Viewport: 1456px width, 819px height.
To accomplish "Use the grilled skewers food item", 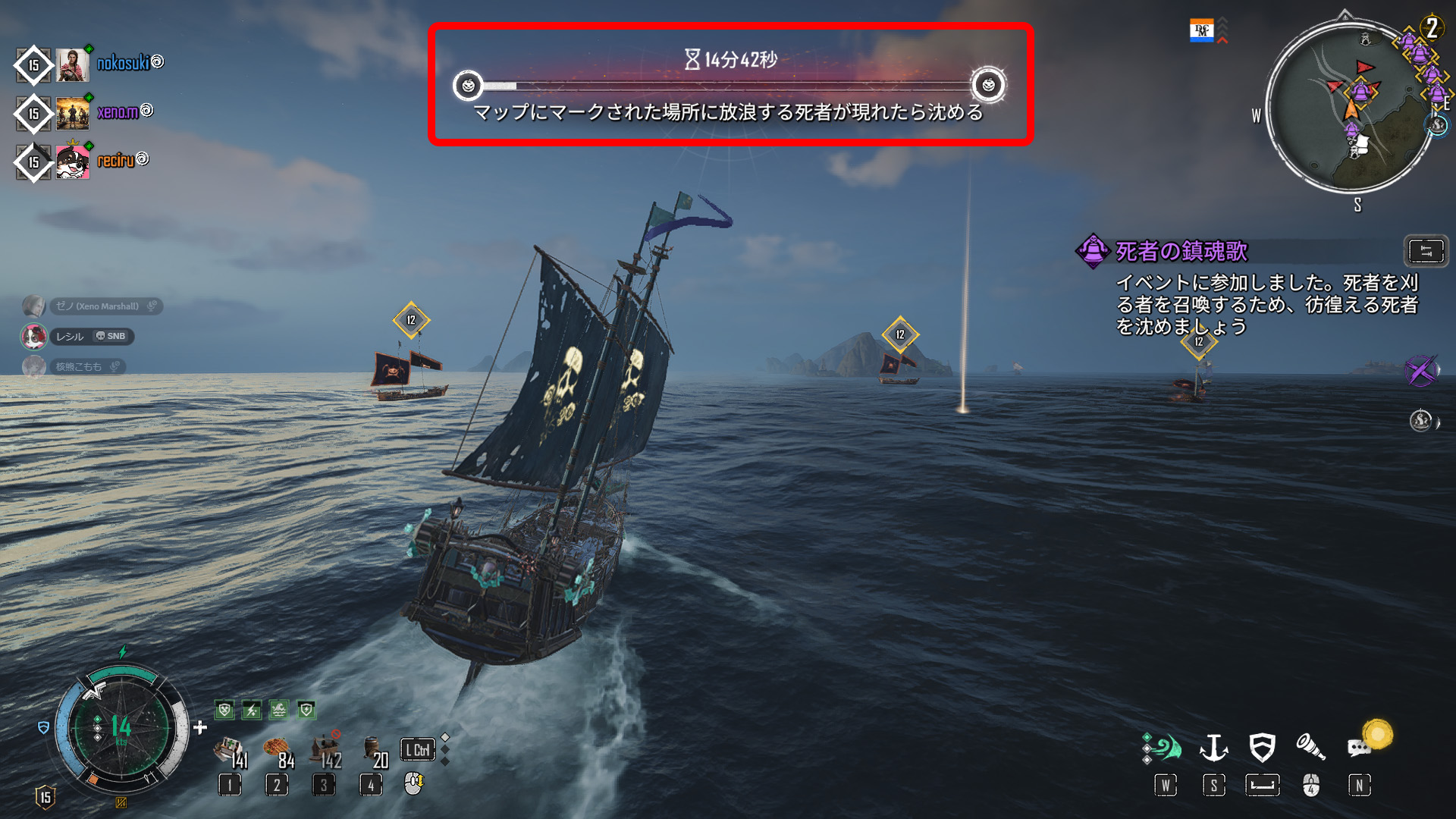I will pos(277,752).
